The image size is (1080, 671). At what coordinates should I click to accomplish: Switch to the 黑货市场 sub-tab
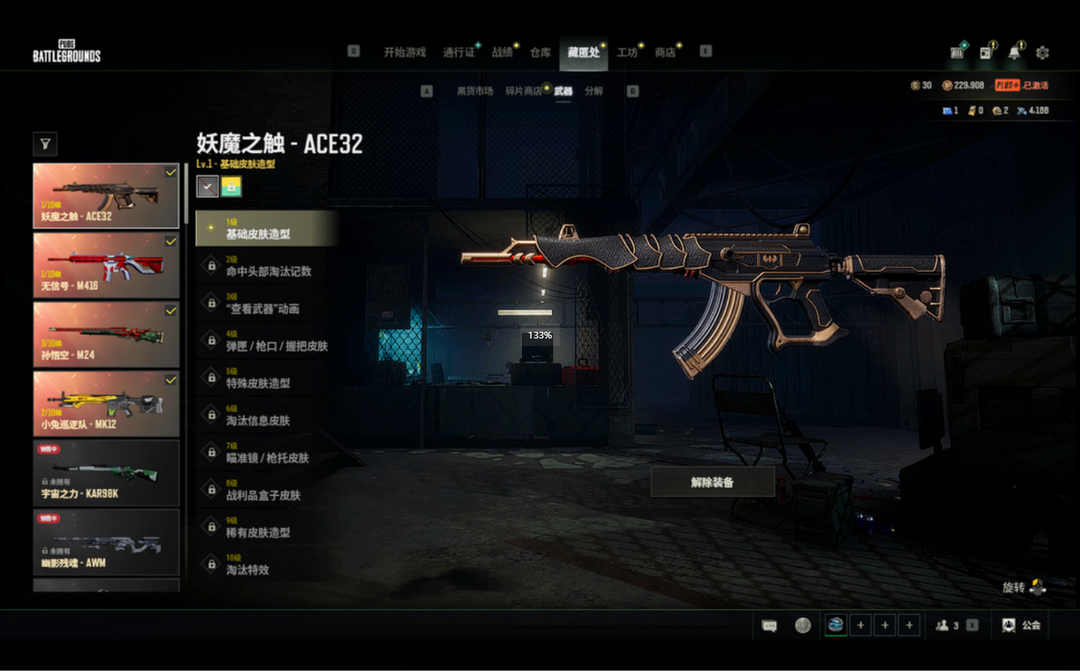point(475,91)
